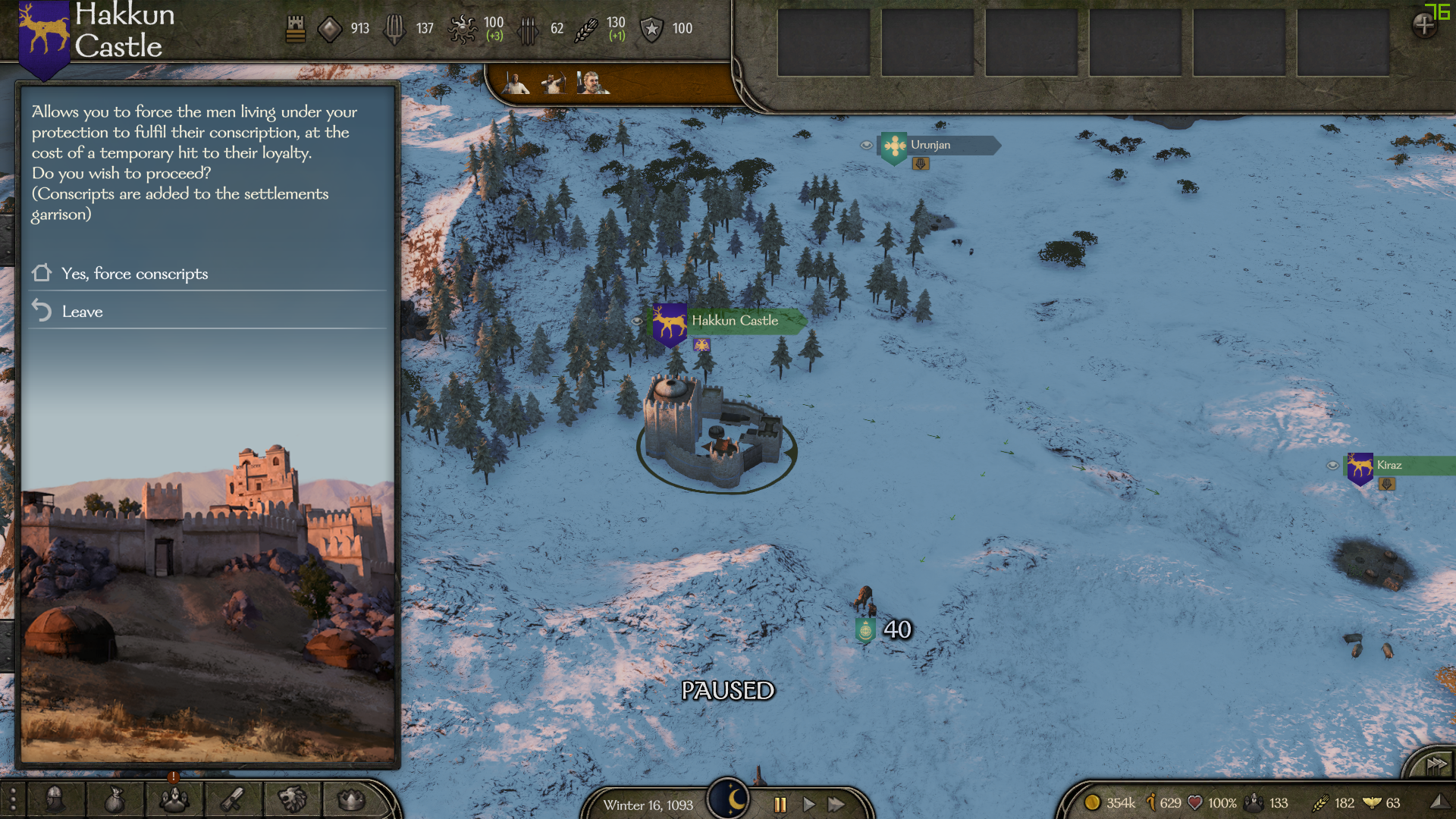Open the inventory bag icon
1456x819 pixels.
pyautogui.click(x=115, y=799)
